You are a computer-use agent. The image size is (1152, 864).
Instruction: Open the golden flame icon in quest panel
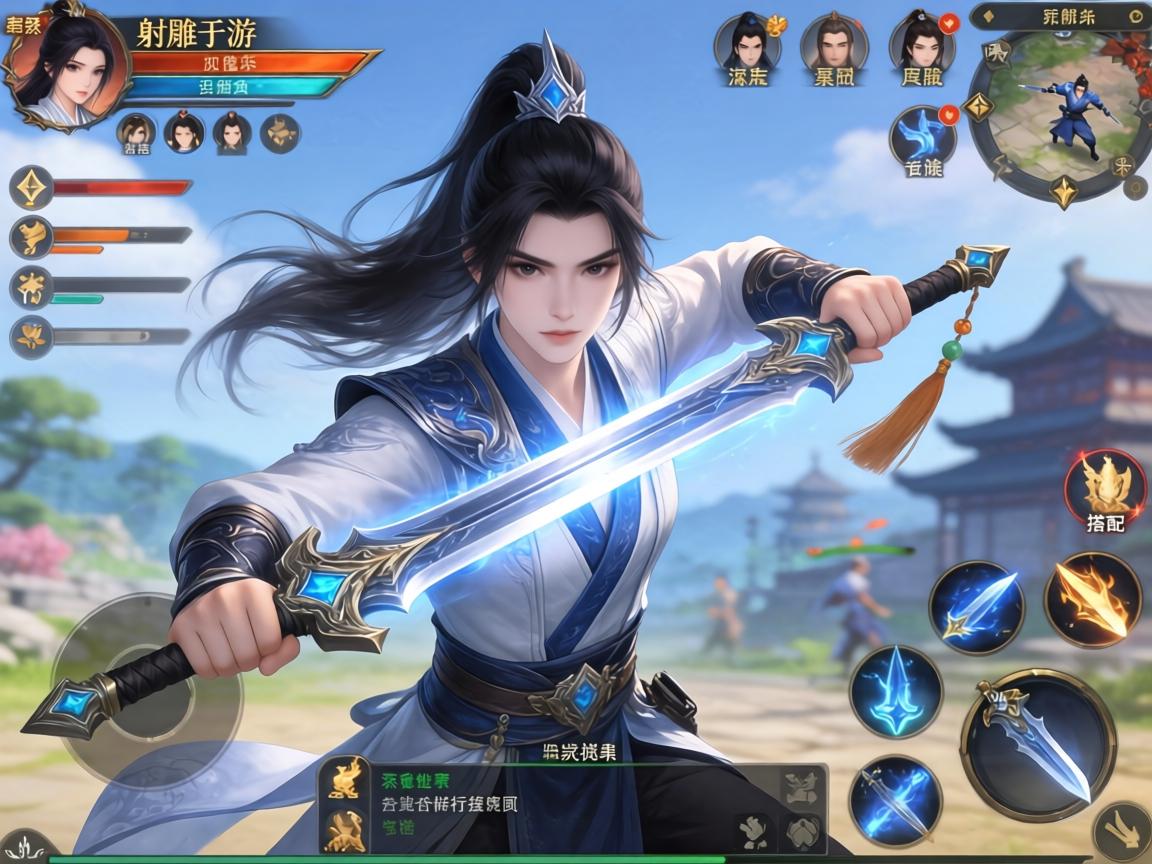(x=344, y=779)
